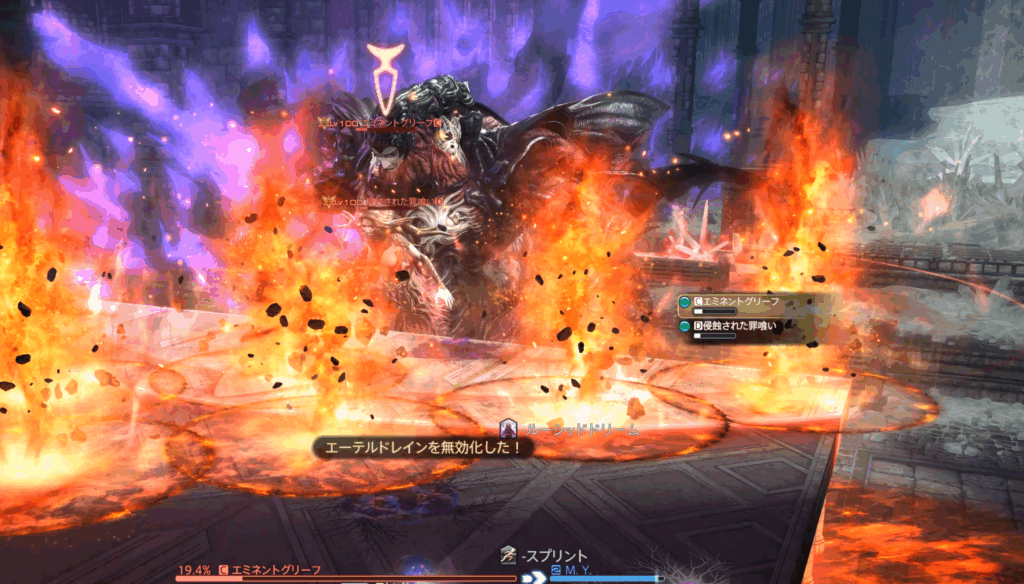This screenshot has width=1024, height=584.
Task: Target 侵蝕された罪喰い in the enemy list
Action: (x=740, y=326)
